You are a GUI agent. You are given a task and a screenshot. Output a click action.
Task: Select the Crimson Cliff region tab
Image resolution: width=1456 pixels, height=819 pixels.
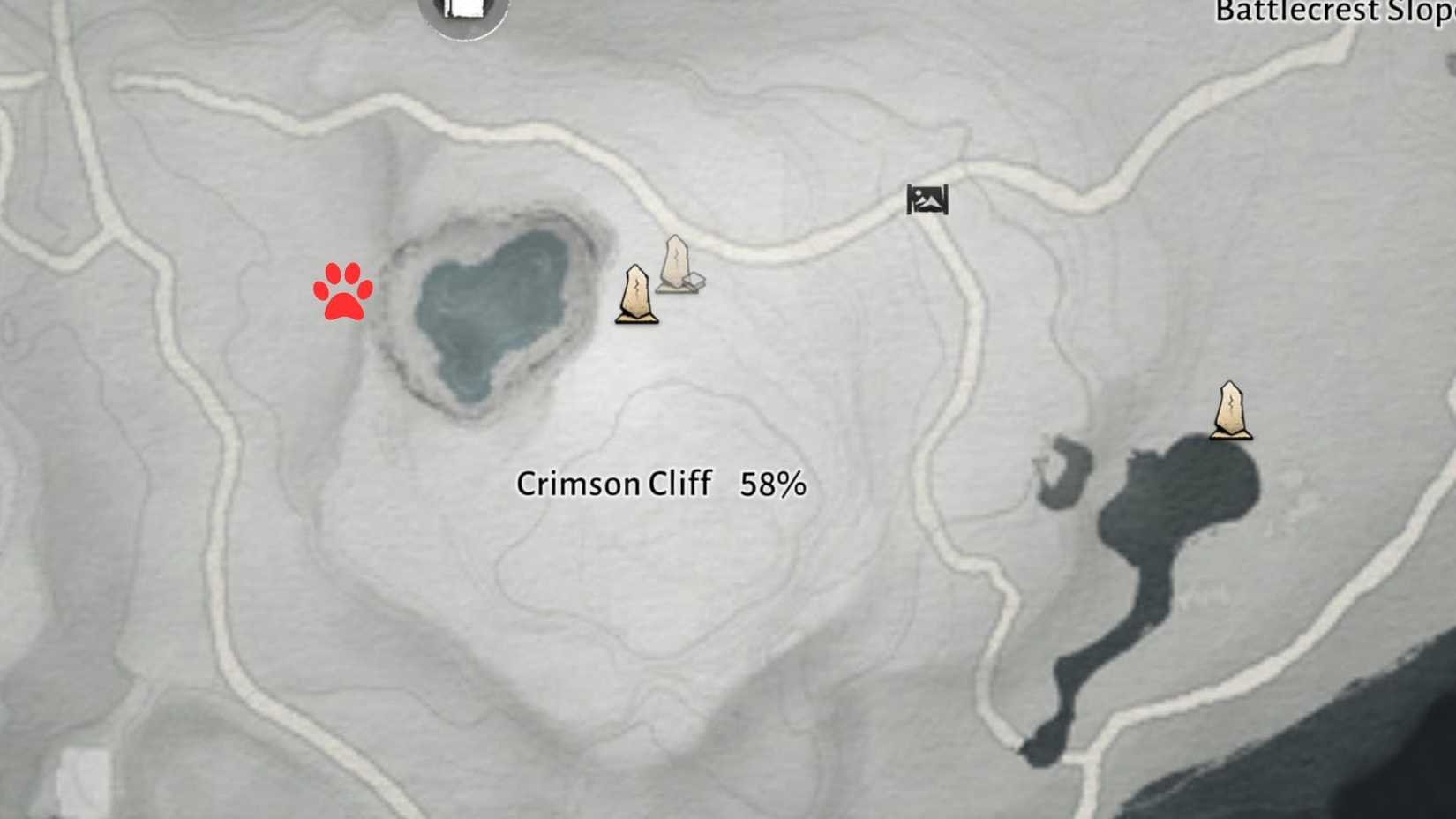(x=615, y=484)
